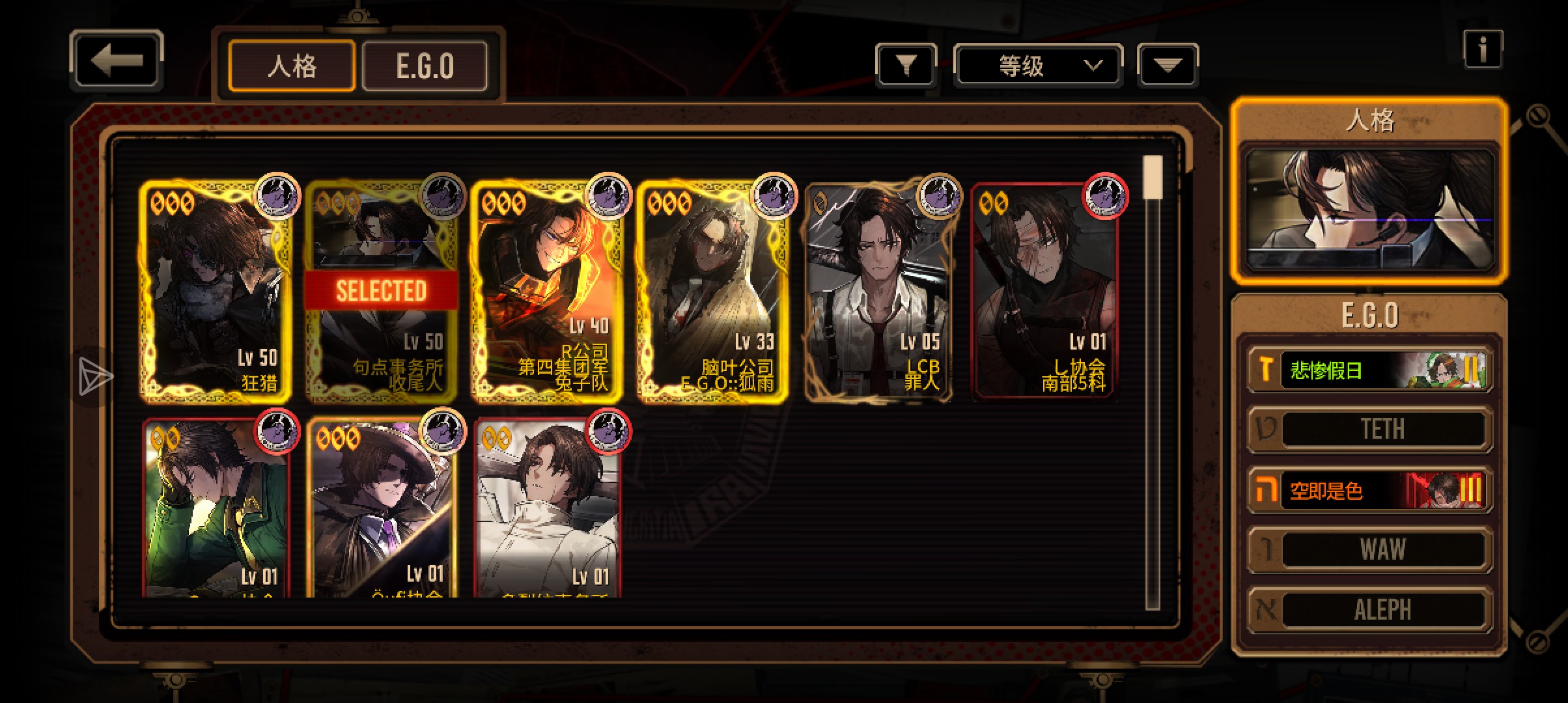Choose the wide-brimmed hat identity card
Viewport: 1568px width, 703px height.
point(382,508)
